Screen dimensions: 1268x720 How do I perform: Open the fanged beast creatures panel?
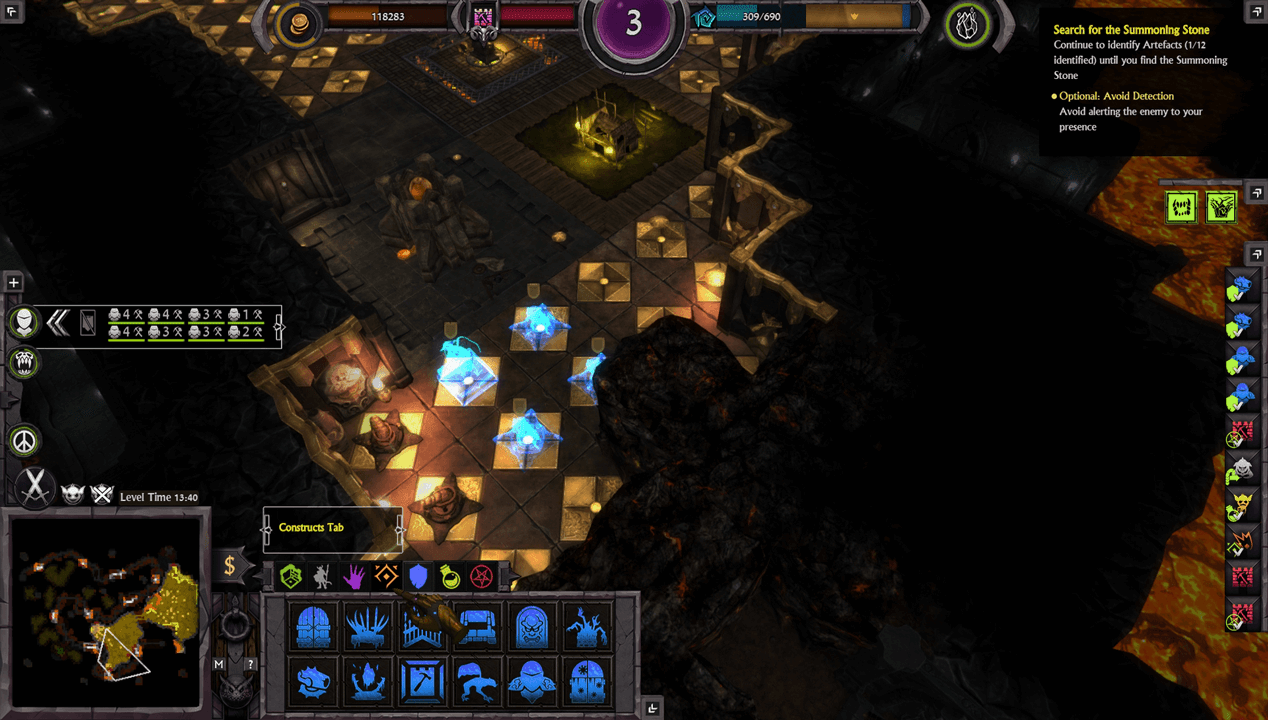coord(25,362)
